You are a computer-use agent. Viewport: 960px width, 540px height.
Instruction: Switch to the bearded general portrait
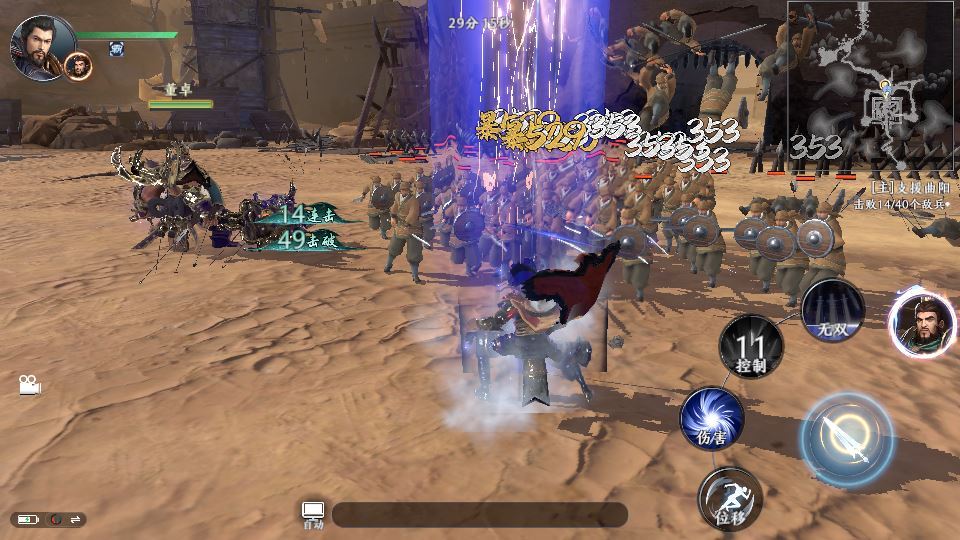(921, 324)
